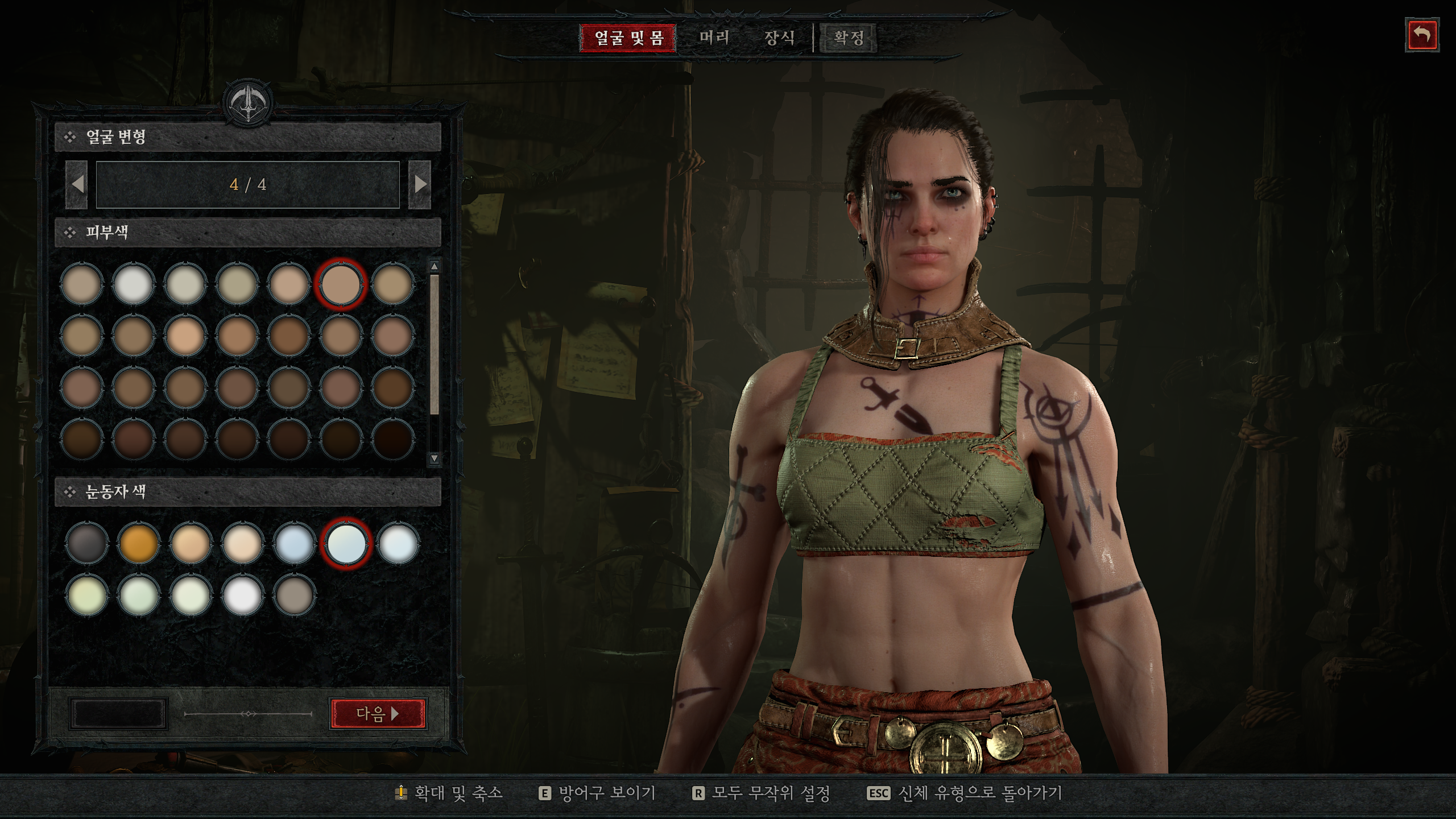Select the currently highlighted peach skin swatch

tap(341, 284)
